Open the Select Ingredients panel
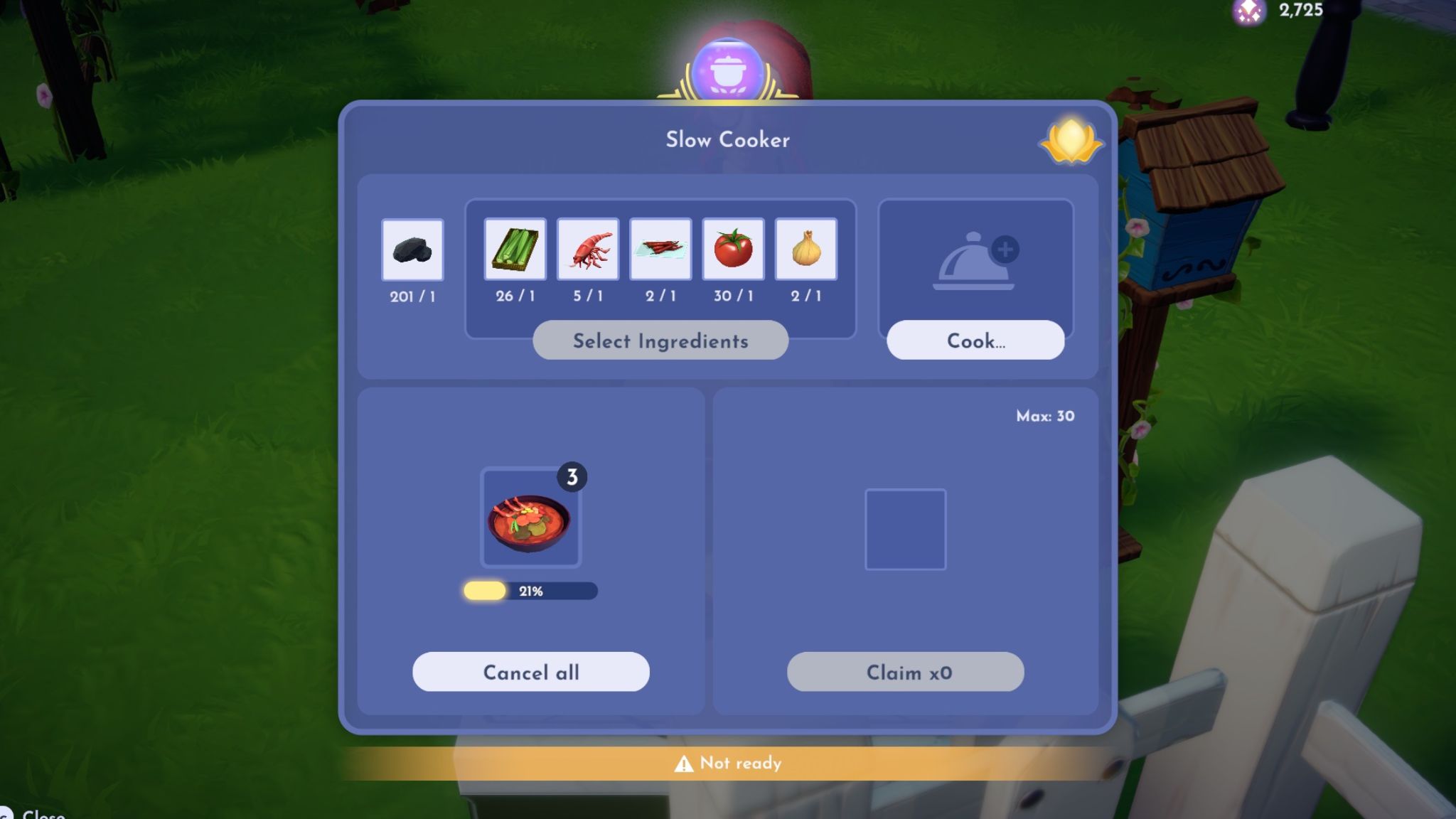The height and width of the screenshot is (819, 1456). (660, 341)
